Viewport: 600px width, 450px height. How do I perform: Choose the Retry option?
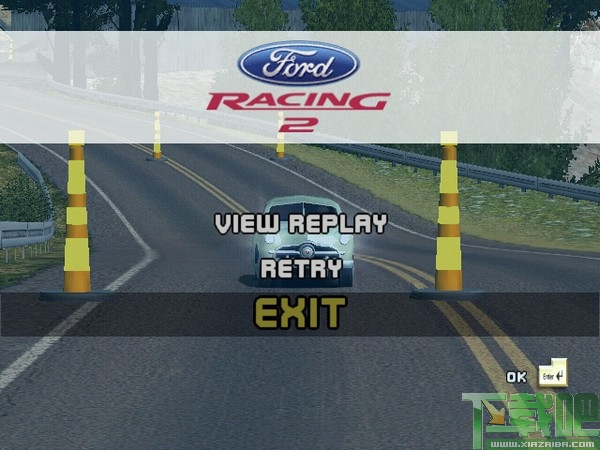point(300,268)
